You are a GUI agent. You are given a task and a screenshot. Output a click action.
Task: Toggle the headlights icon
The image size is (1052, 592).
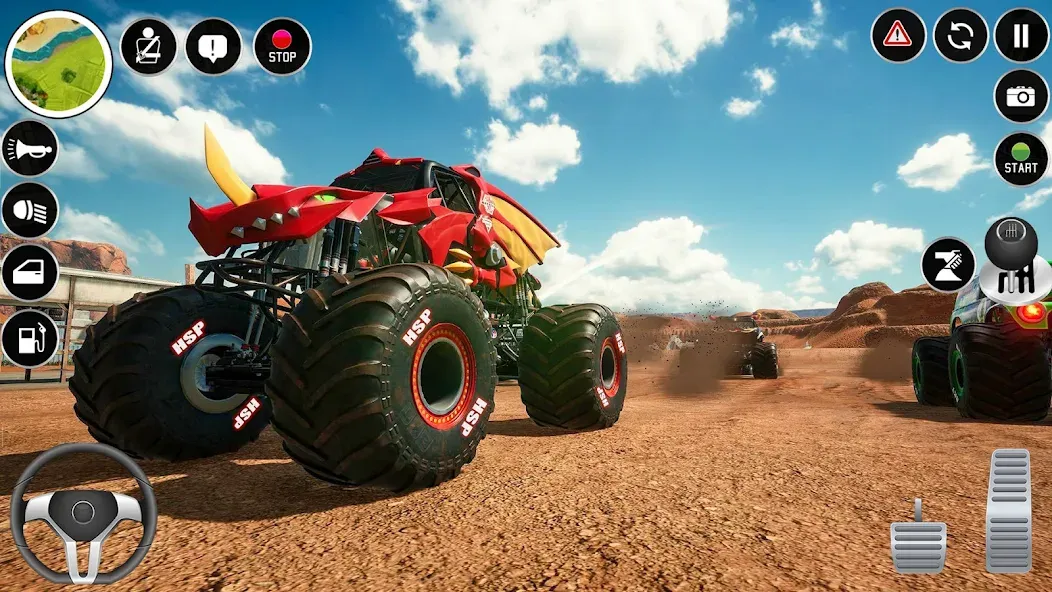[30, 210]
